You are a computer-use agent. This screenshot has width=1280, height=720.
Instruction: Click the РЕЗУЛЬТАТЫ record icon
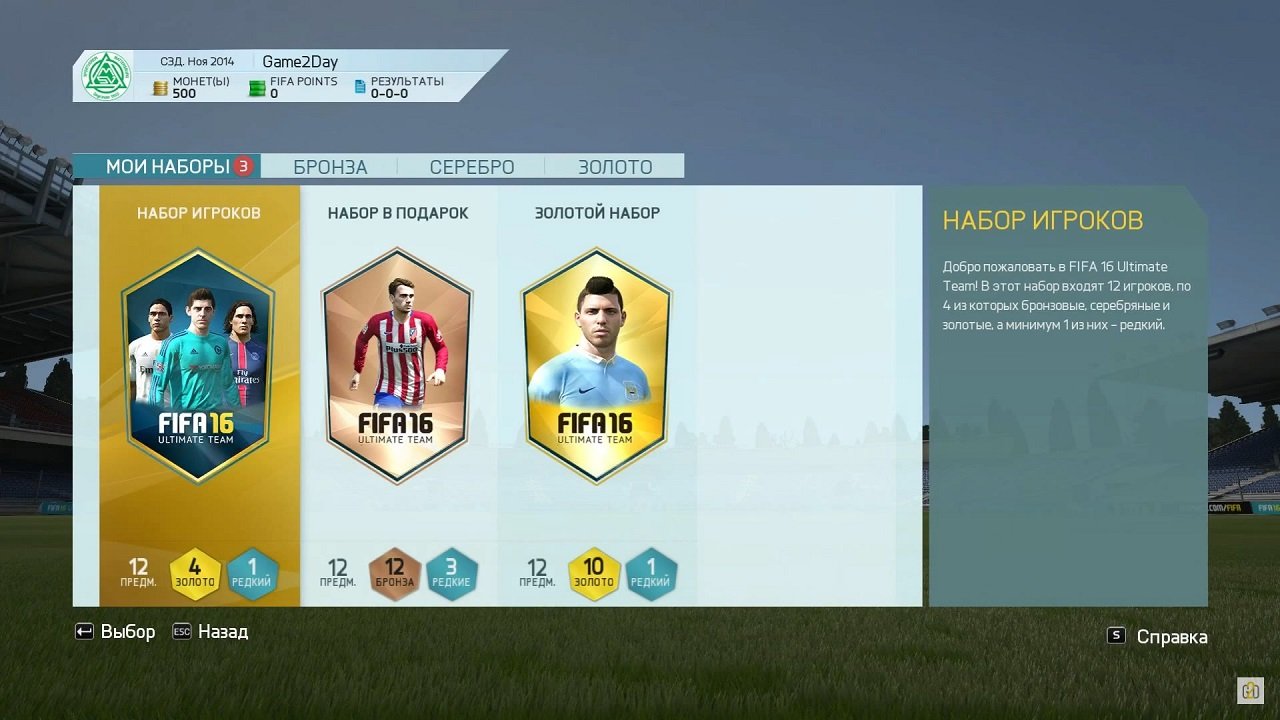pyautogui.click(x=359, y=87)
